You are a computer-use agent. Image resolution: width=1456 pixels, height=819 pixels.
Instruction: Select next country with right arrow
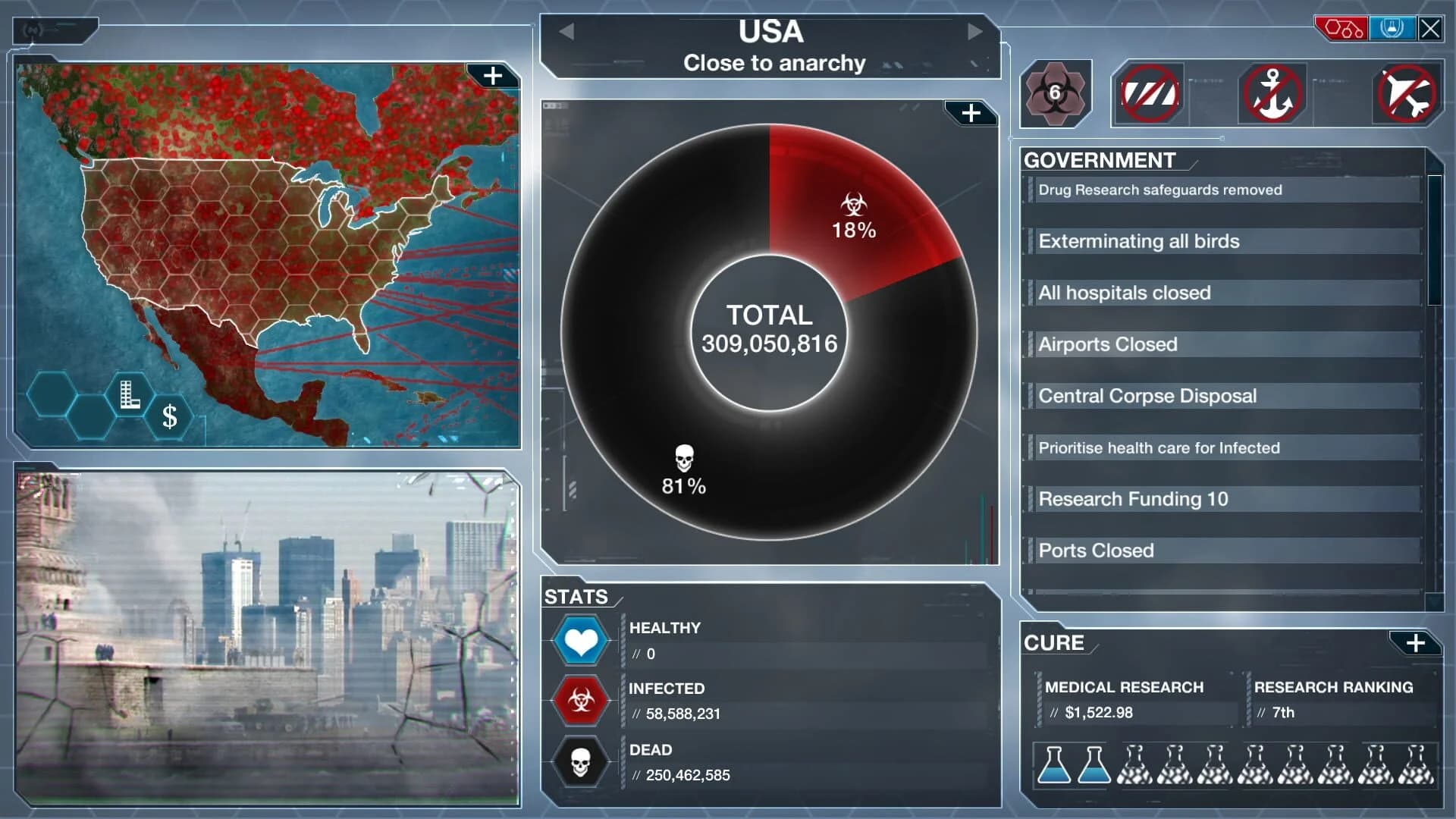click(977, 32)
